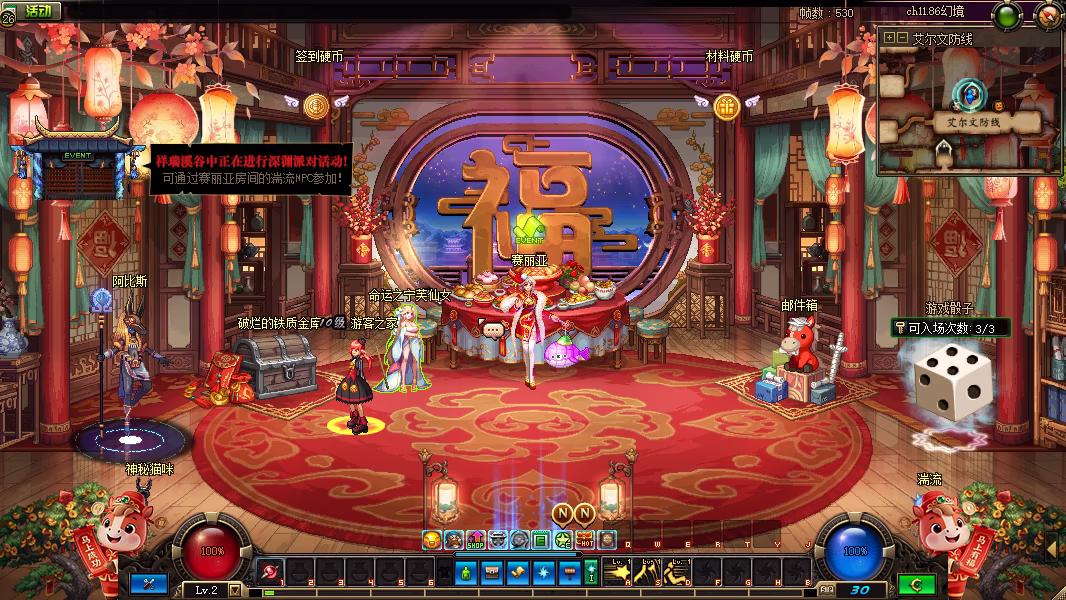Expand the Lv.2 dropdown arrow
The image size is (1066, 600).
235,590
